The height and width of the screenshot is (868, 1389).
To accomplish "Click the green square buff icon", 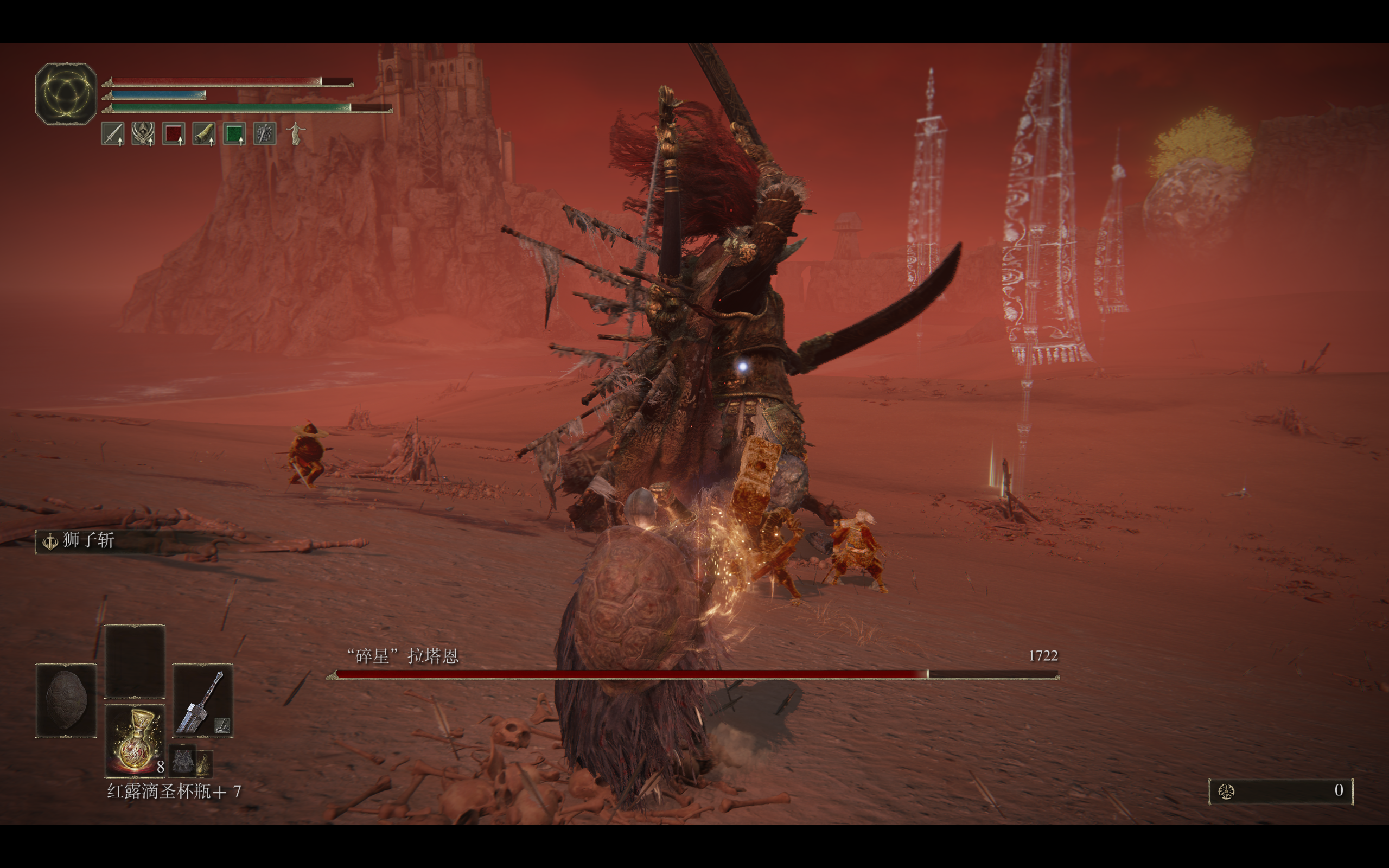I will (x=234, y=134).
